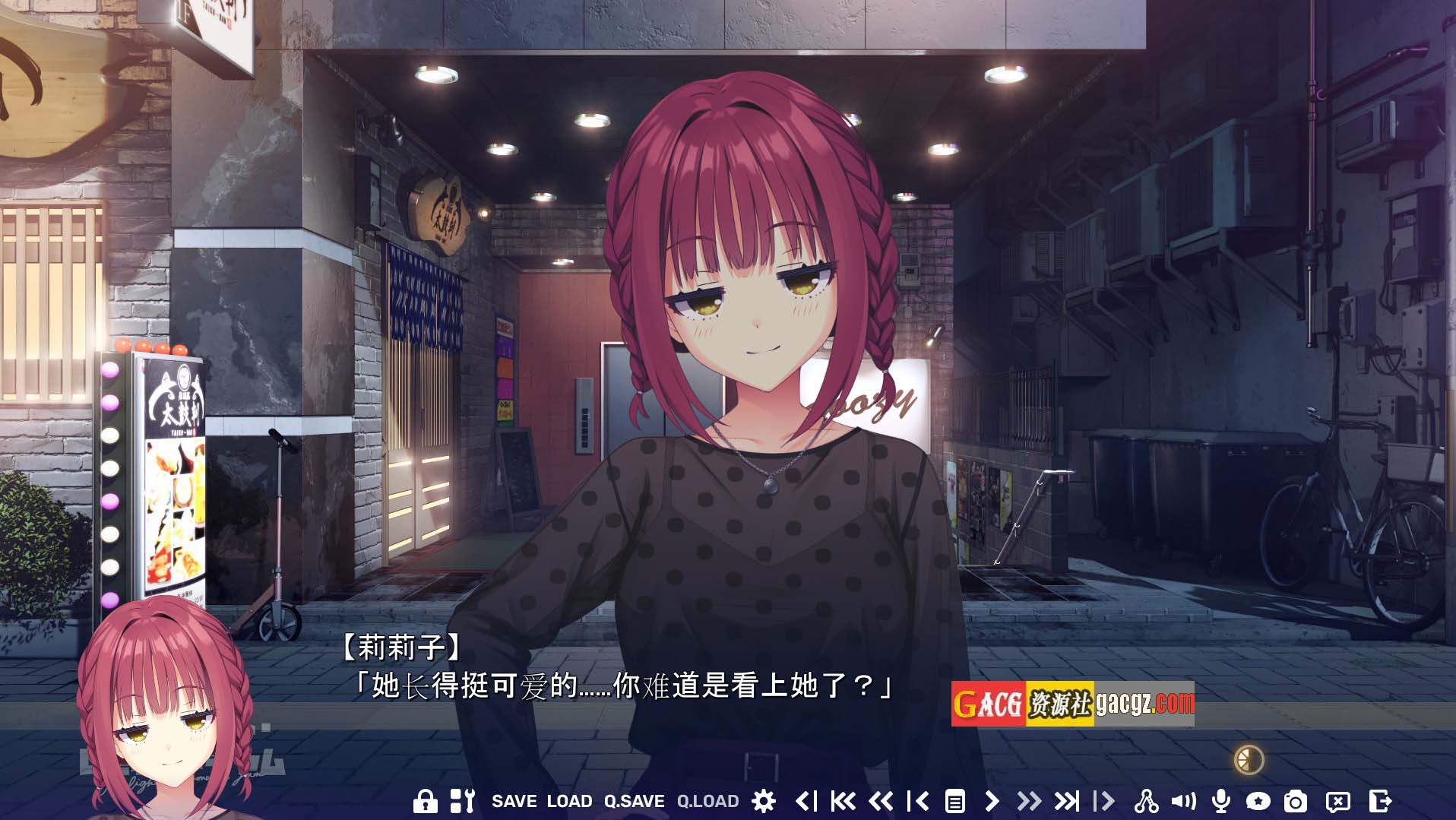Quick save with Q.SAVE
Image resolution: width=1456 pixels, height=820 pixels.
click(634, 801)
